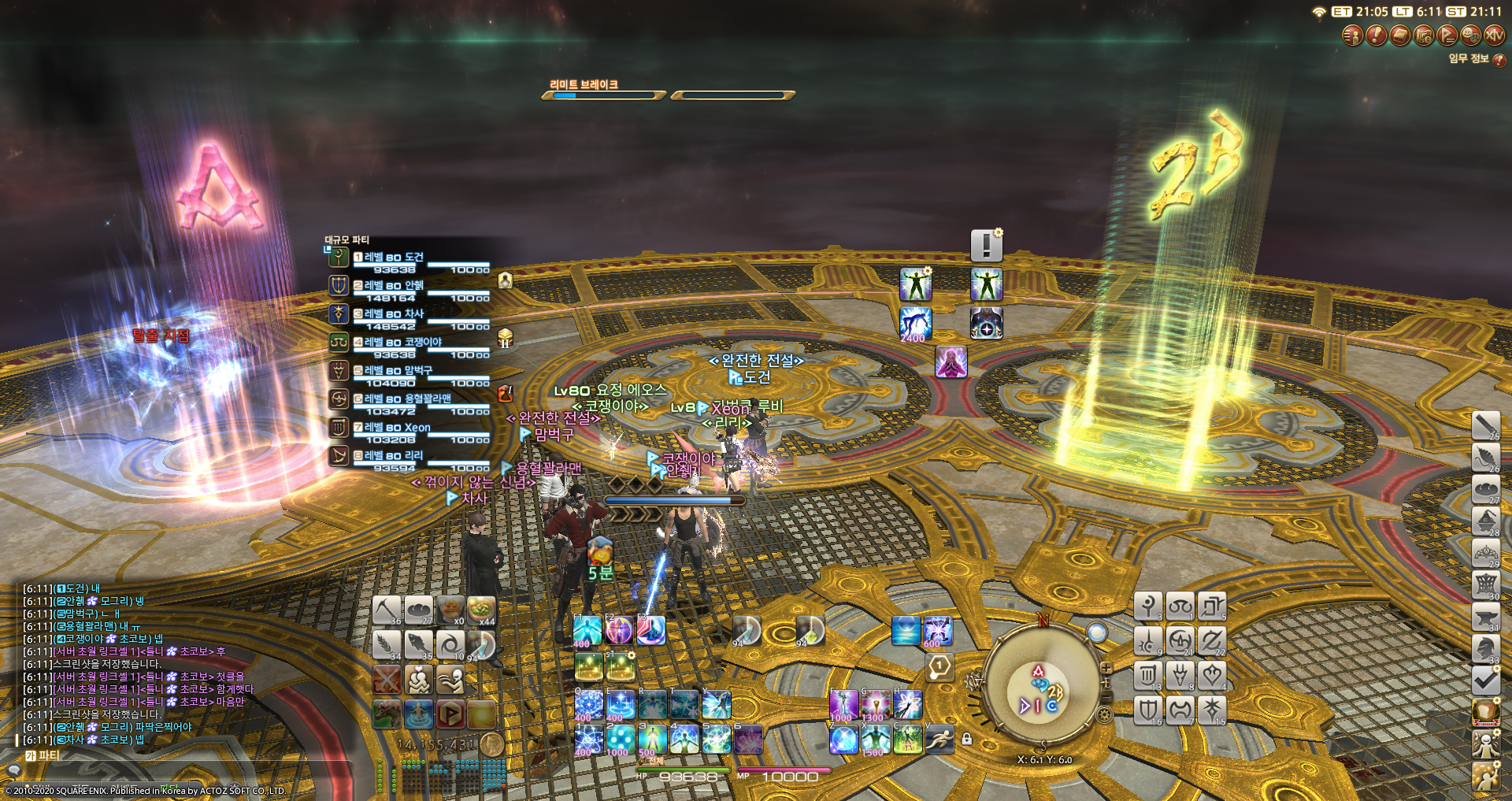
Task: Use the pickaxe miner gear set slot
Action: point(387,610)
